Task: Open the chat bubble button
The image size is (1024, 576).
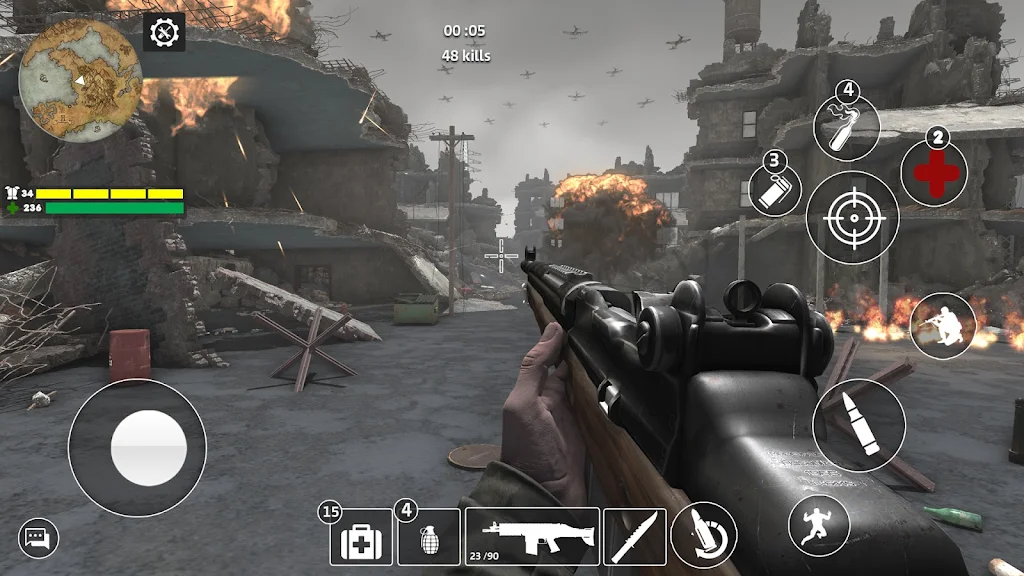Action: [x=38, y=539]
